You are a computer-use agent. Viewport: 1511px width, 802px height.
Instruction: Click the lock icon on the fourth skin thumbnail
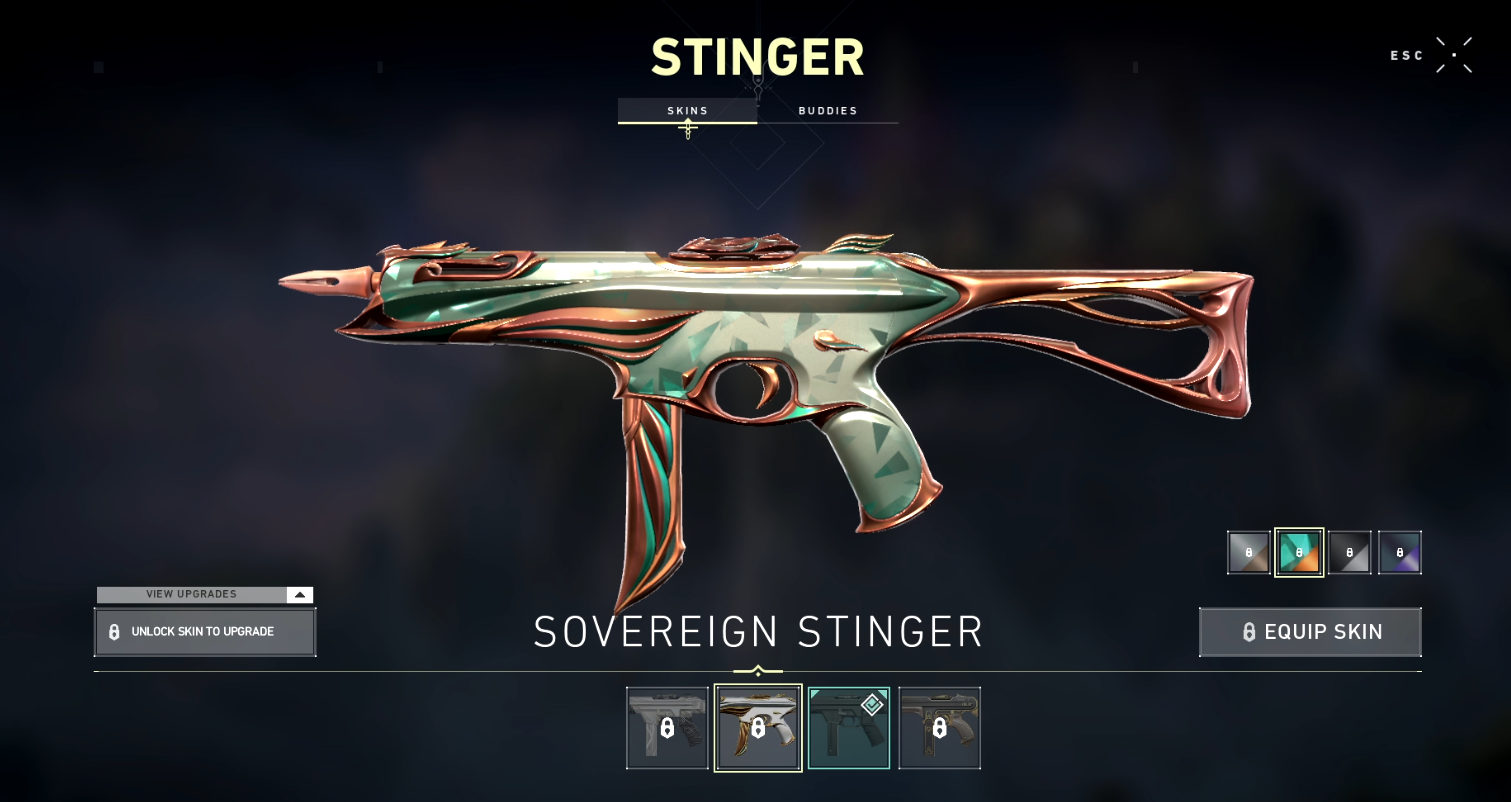pyautogui.click(x=940, y=727)
